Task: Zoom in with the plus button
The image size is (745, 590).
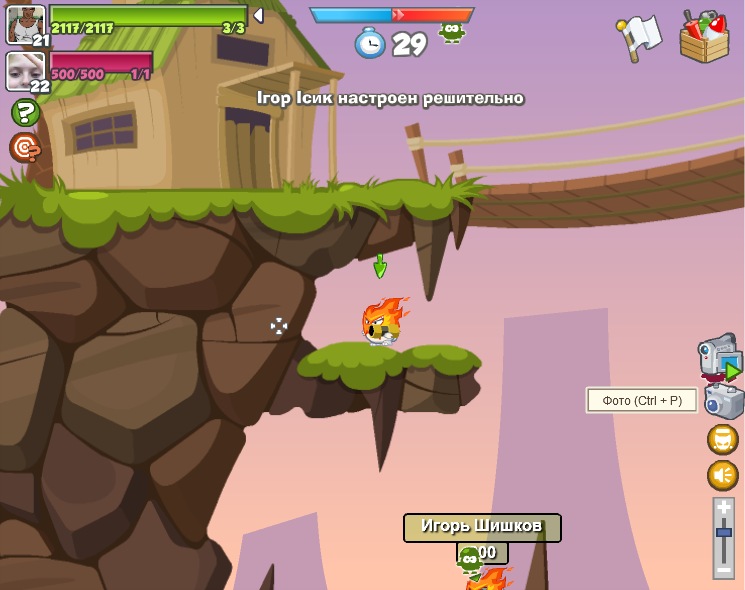Action: (x=723, y=508)
